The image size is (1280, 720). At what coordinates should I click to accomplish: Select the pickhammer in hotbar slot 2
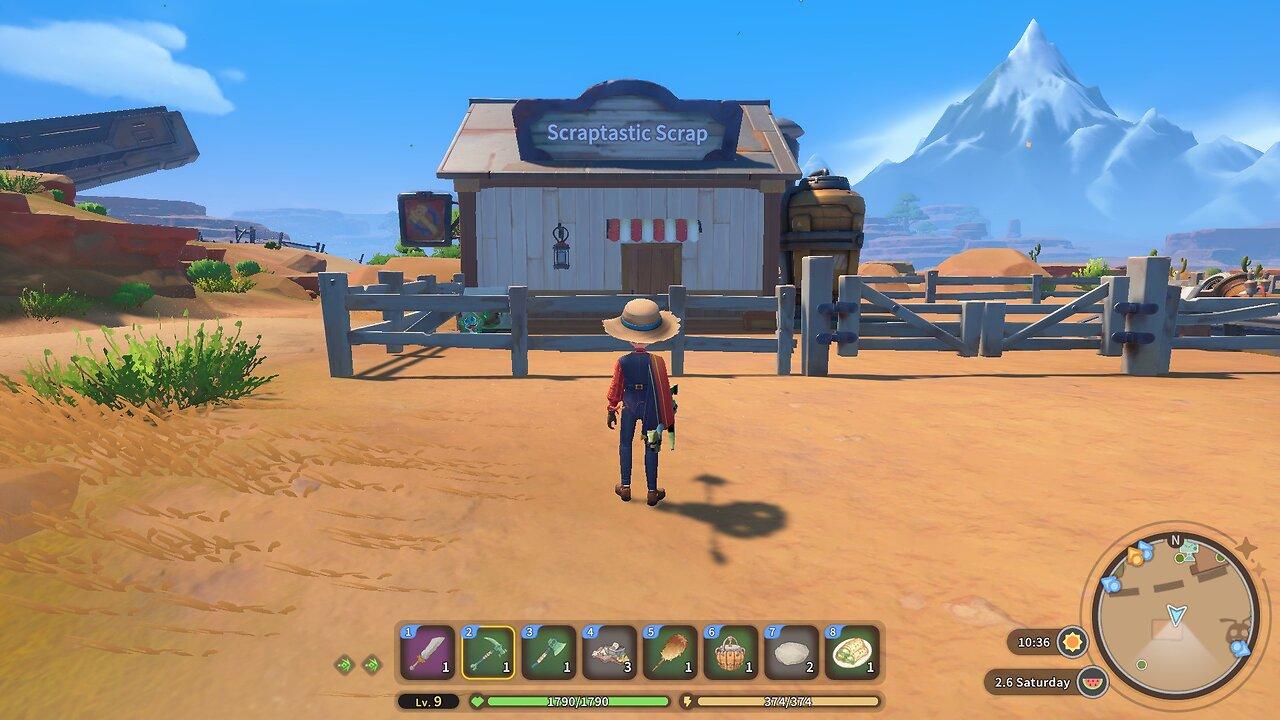coord(490,651)
